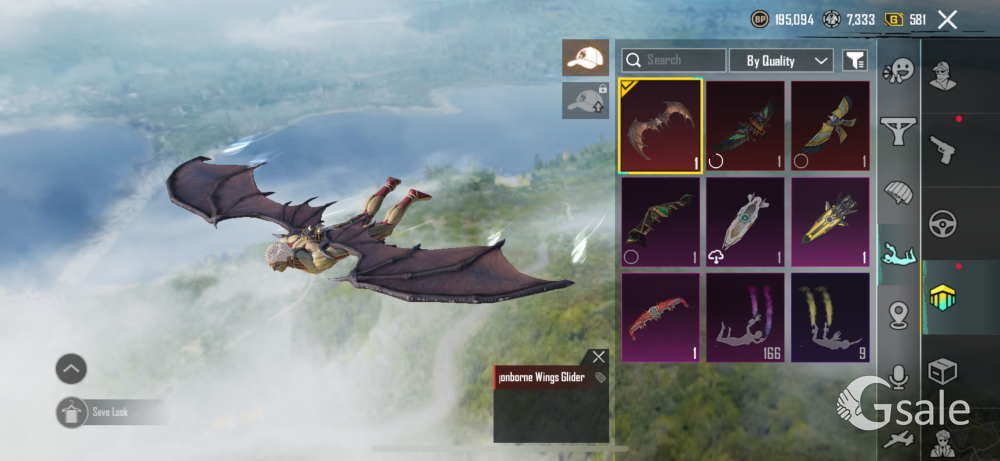
Task: Pick the red wings glider item
Action: (x=660, y=317)
